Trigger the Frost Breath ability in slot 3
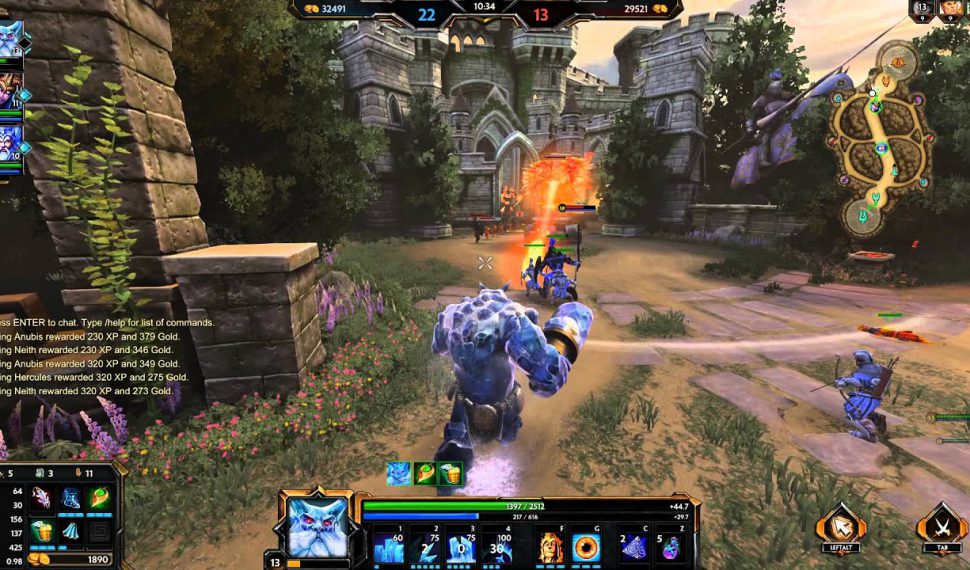Screen dimensions: 970x570 (460, 546)
